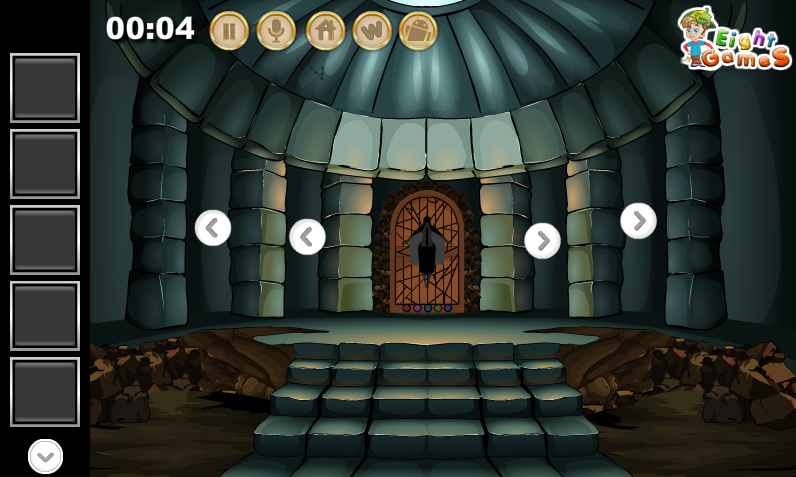This screenshot has width=796, height=477.
Task: Go to the home menu
Action: [325, 31]
